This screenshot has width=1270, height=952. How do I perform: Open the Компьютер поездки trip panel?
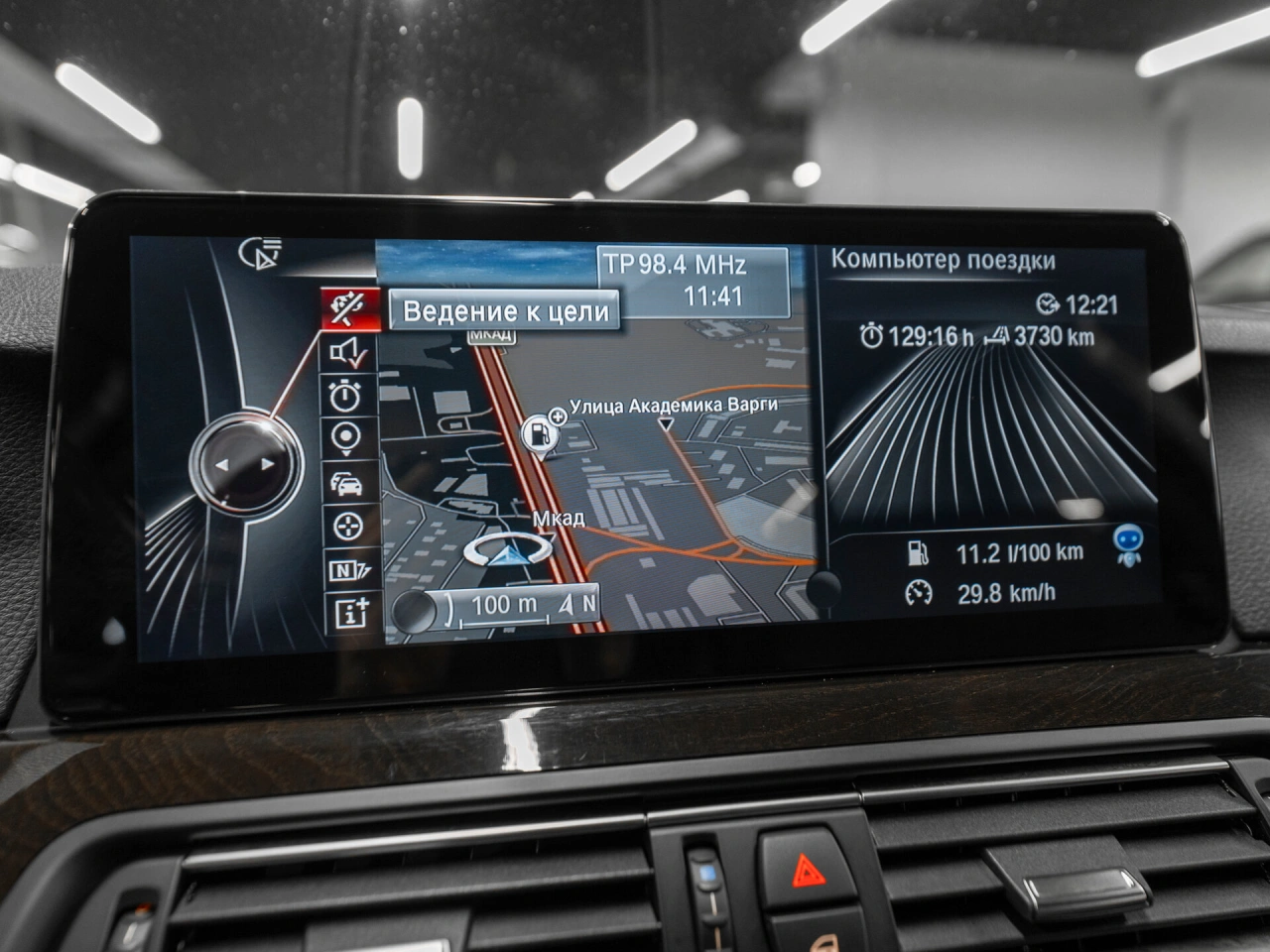click(x=943, y=261)
